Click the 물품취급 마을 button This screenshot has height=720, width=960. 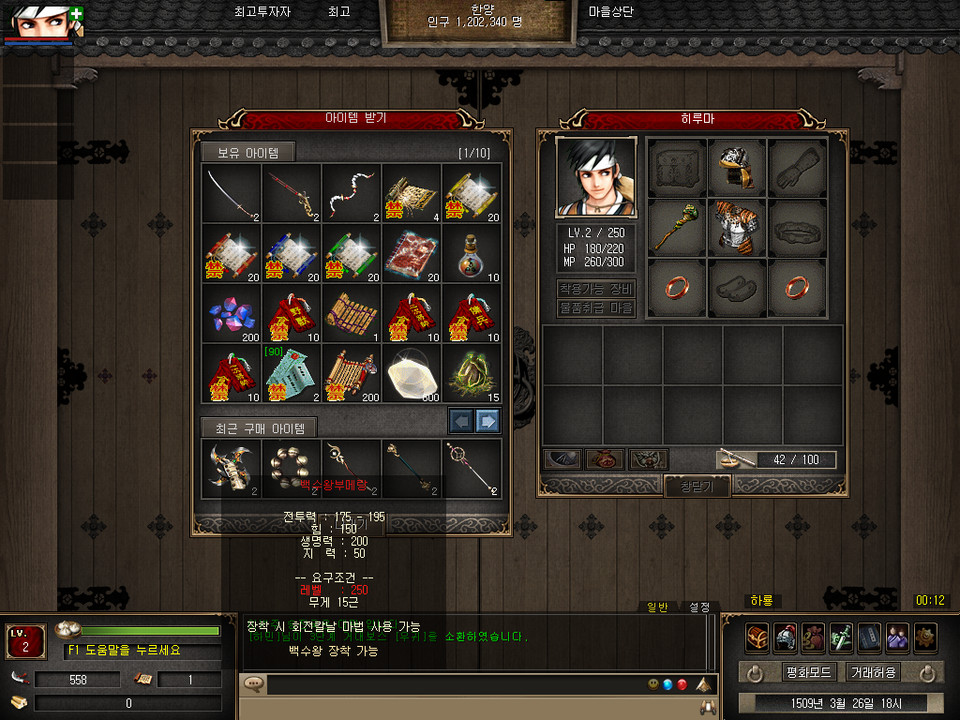596,308
